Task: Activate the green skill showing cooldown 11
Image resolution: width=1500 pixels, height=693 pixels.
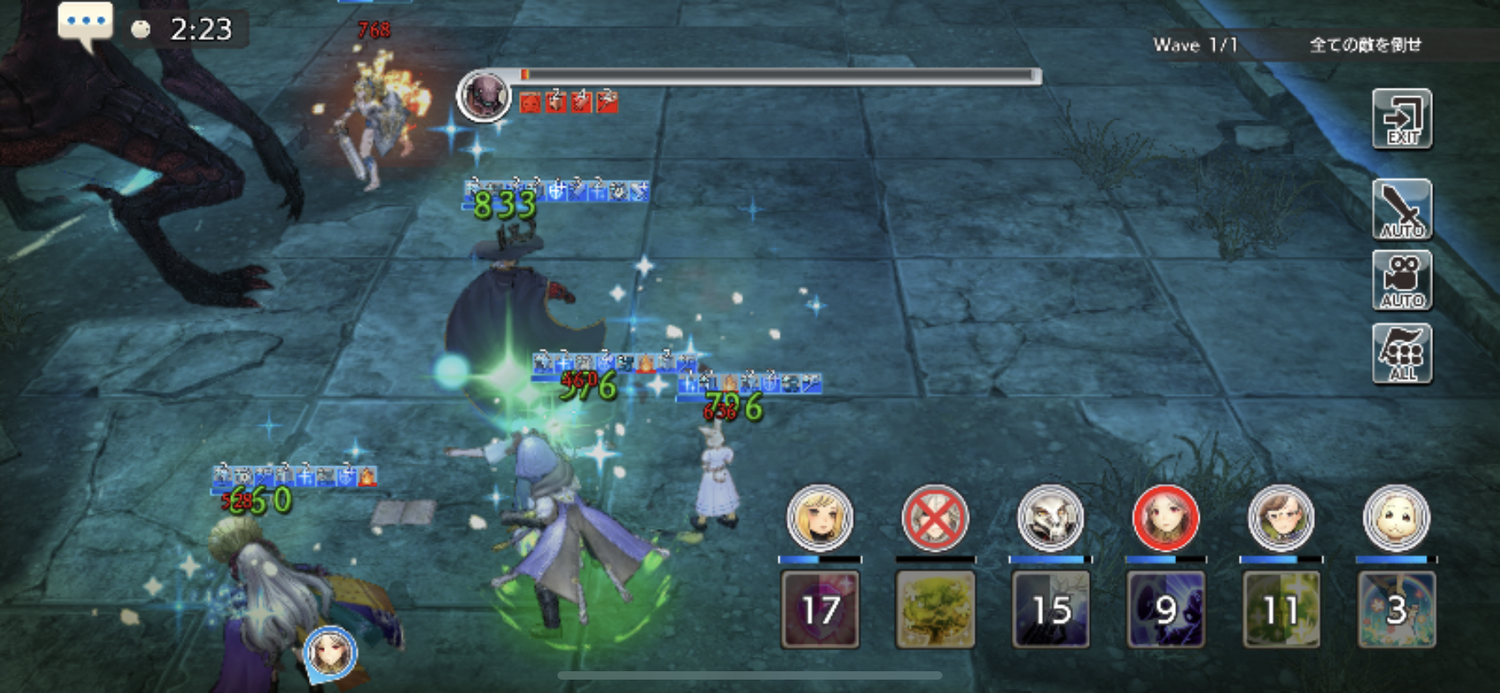Action: point(1281,609)
